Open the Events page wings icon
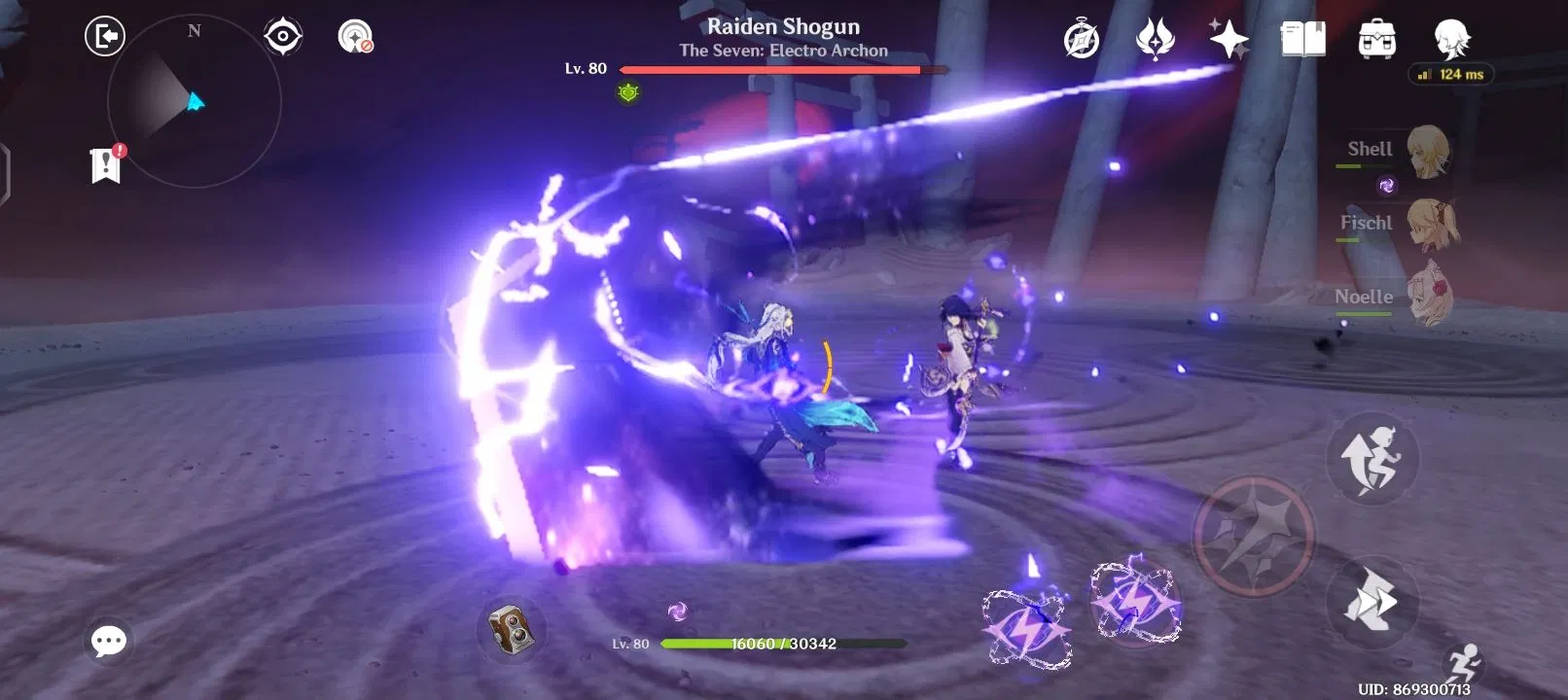This screenshot has width=1568, height=700. tap(1155, 39)
